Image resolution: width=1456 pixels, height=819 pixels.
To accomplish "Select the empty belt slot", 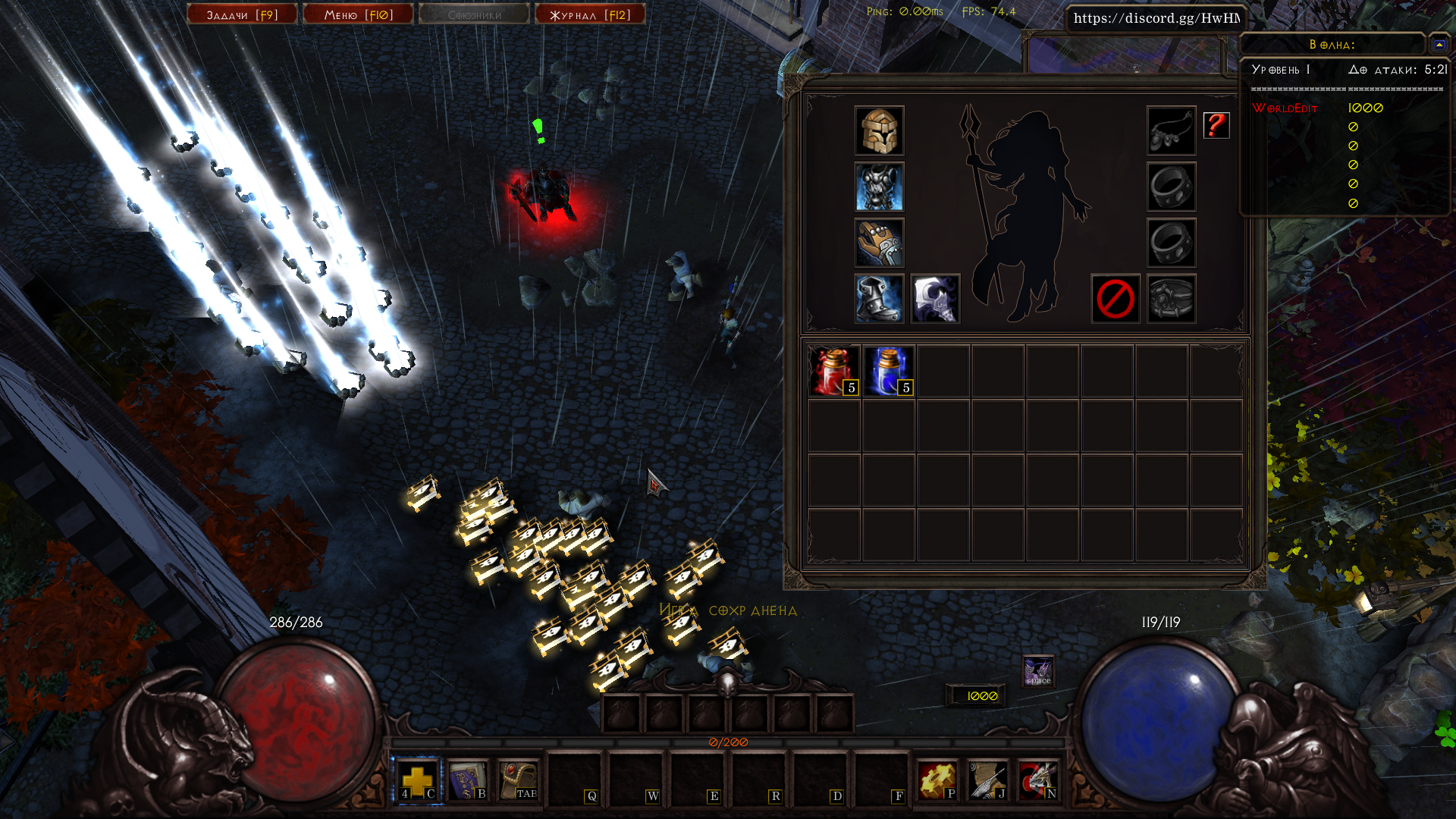I will (x=1171, y=299).
